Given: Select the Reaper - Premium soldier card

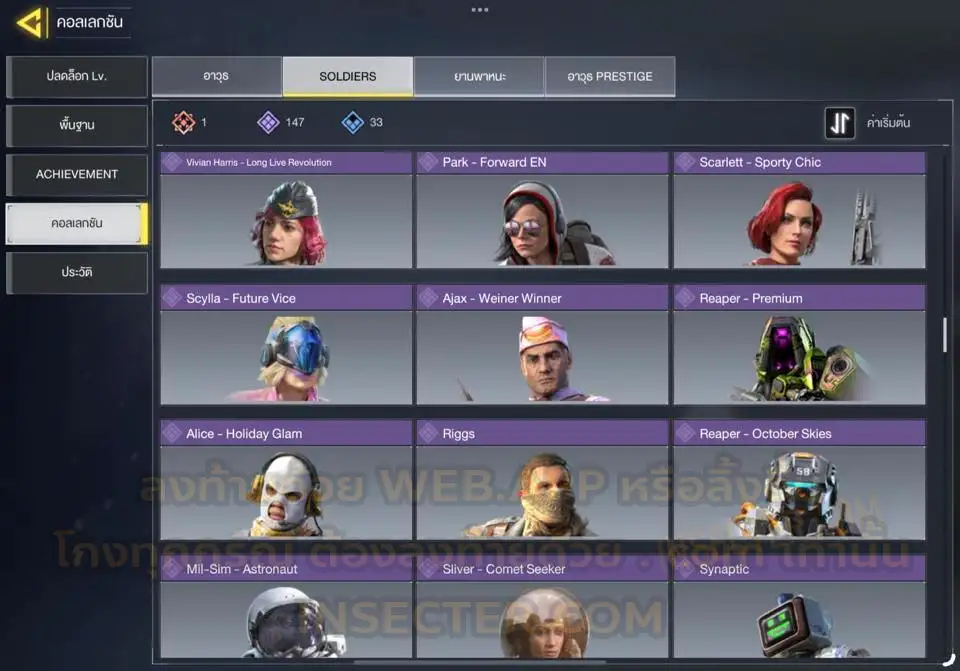Looking at the screenshot, I should [799, 345].
